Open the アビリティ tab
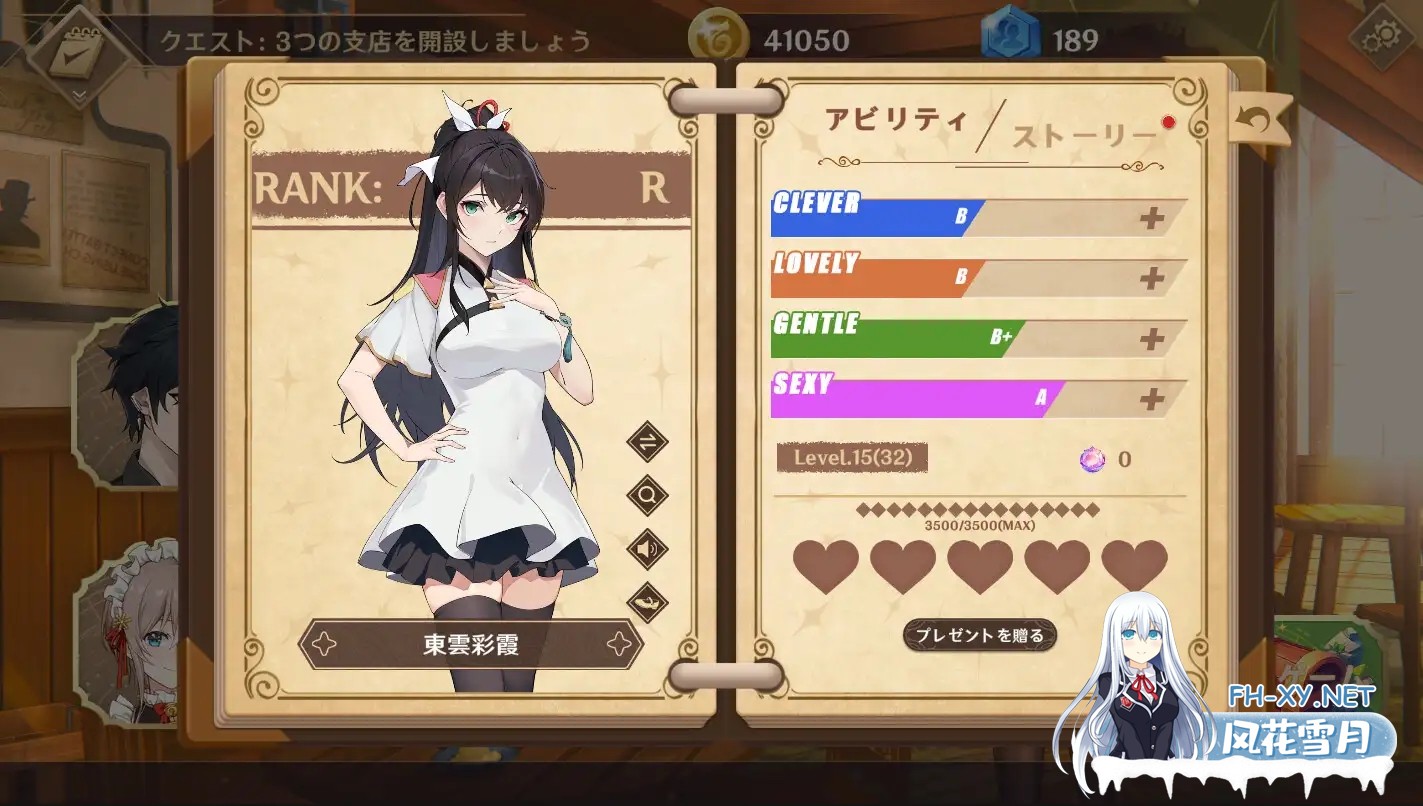This screenshot has height=806, width=1423. (897, 117)
